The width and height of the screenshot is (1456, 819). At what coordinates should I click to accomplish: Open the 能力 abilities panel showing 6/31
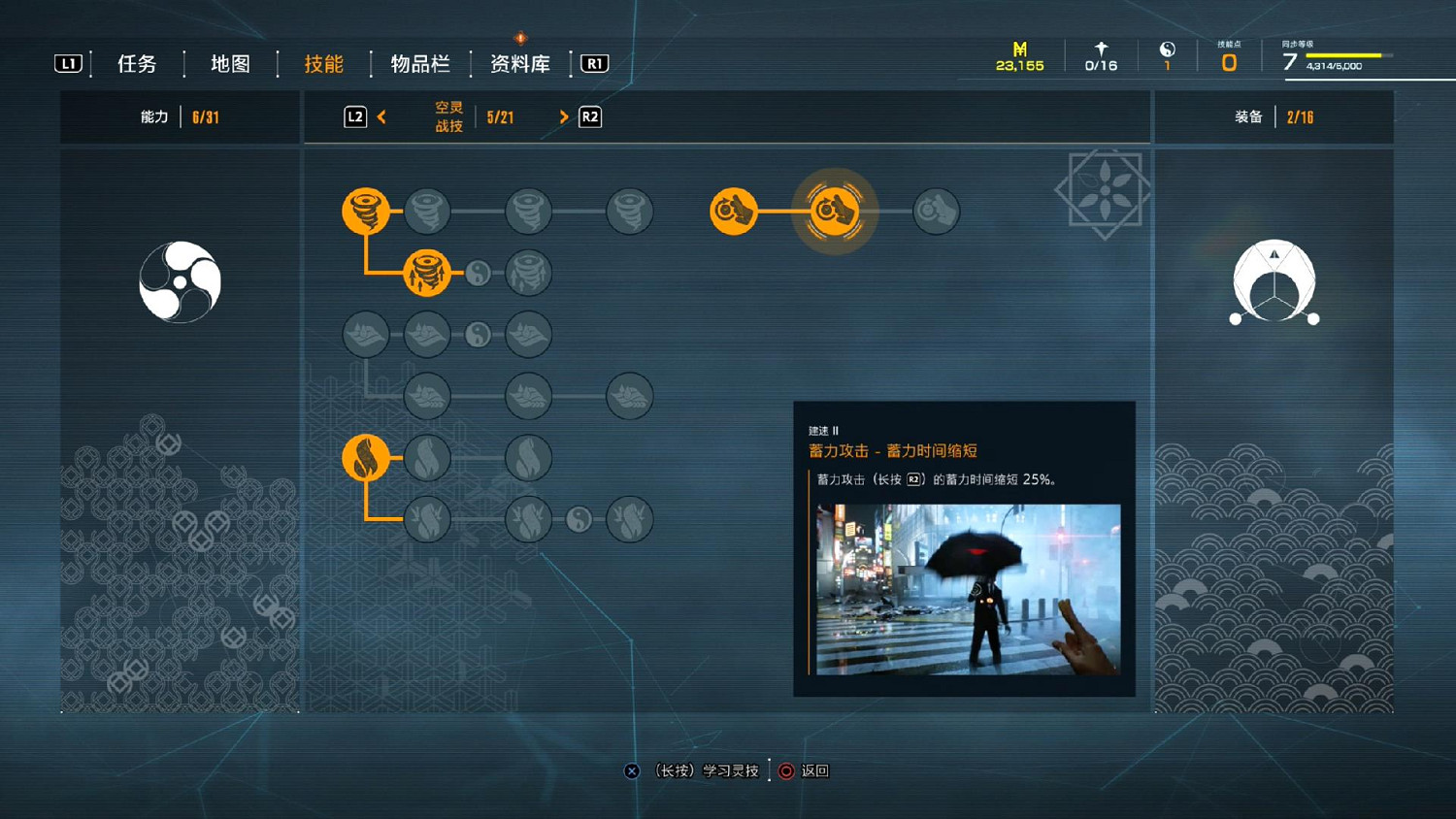[180, 116]
